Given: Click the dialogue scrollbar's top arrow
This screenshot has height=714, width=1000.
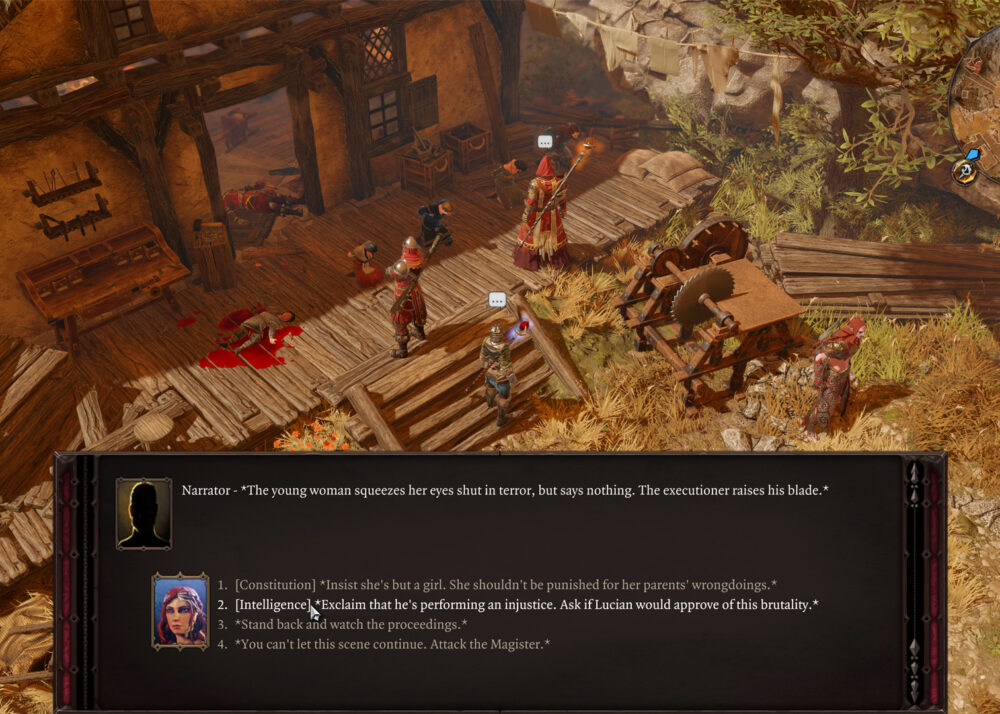Looking at the screenshot, I should [914, 472].
